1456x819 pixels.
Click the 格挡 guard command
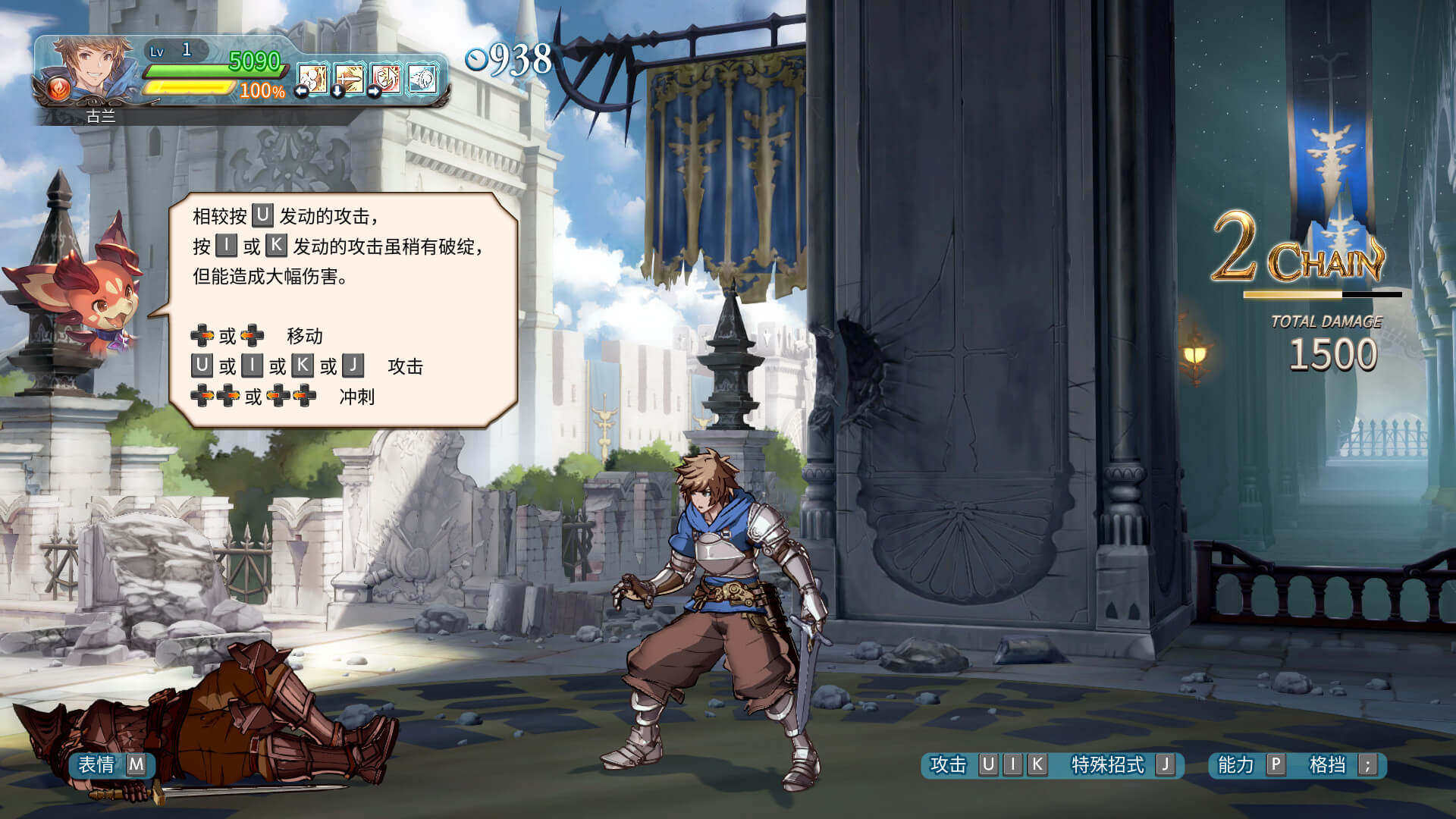coord(1327,764)
